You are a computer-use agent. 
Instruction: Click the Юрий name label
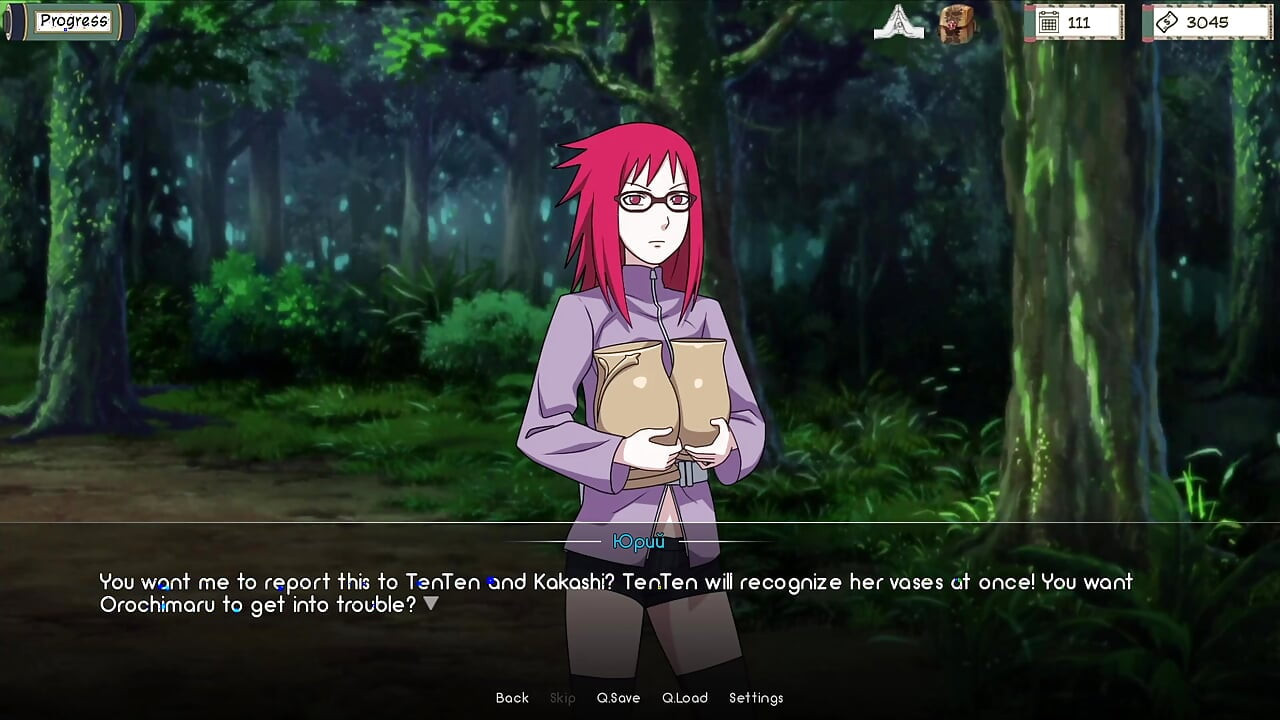click(x=640, y=540)
